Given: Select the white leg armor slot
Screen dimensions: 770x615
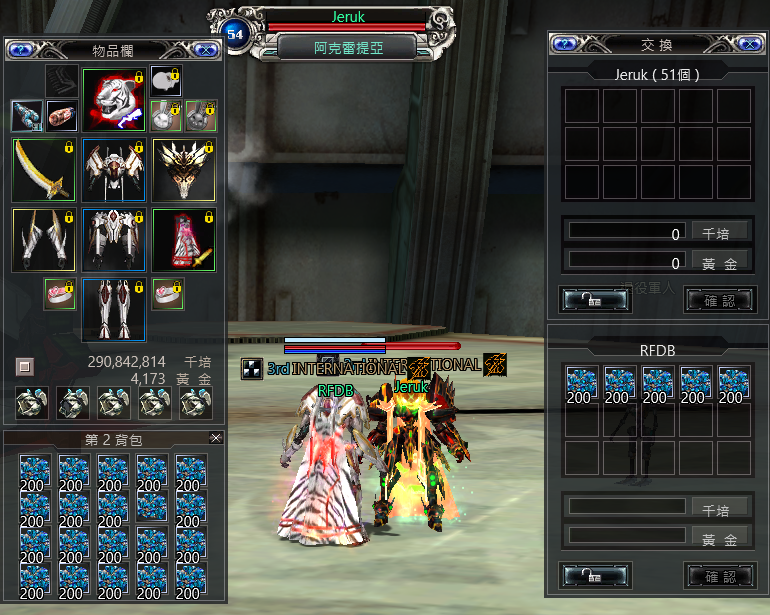Looking at the screenshot, I should coord(113,309).
